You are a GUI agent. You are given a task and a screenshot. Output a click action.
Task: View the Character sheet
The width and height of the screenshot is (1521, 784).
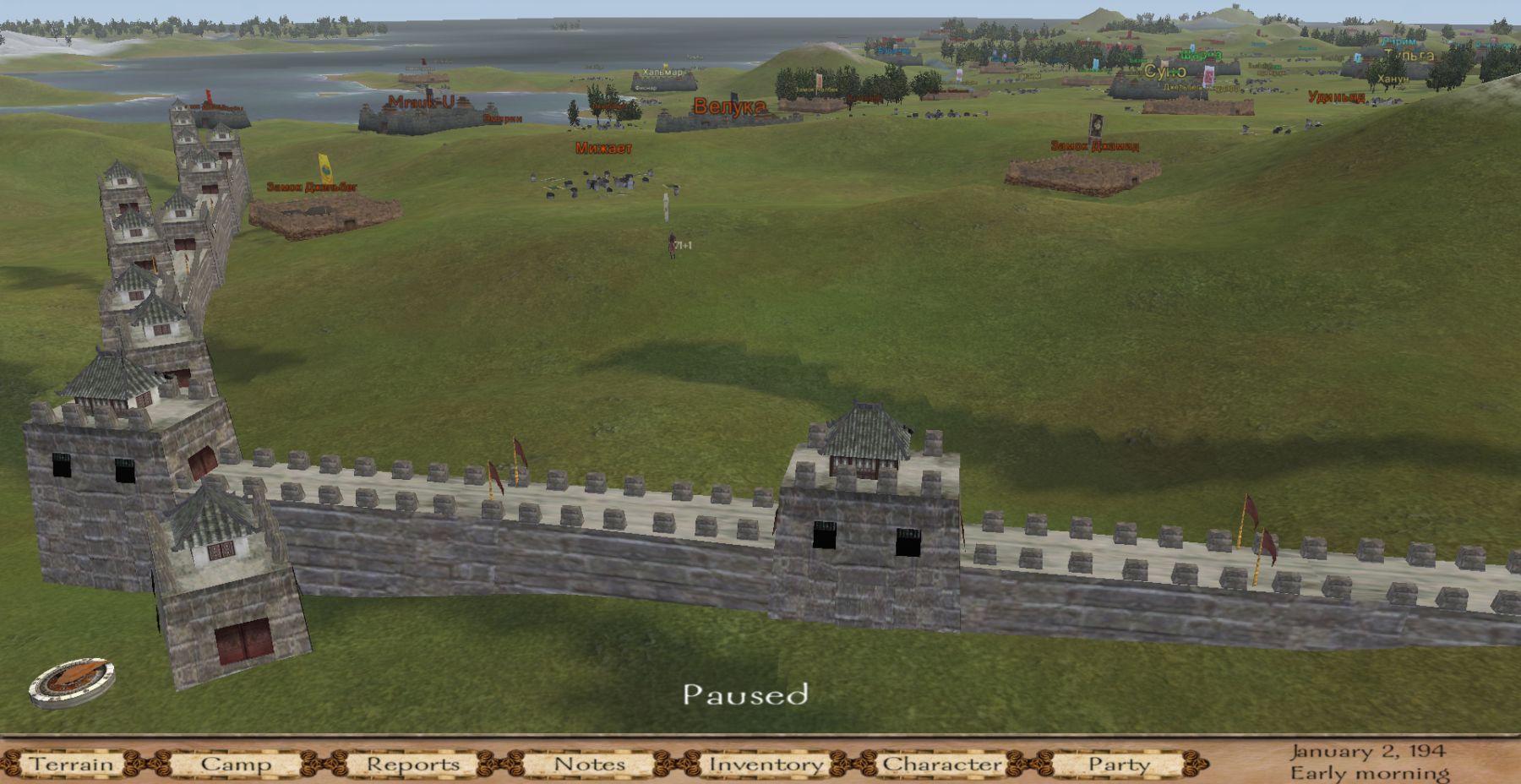(x=942, y=765)
